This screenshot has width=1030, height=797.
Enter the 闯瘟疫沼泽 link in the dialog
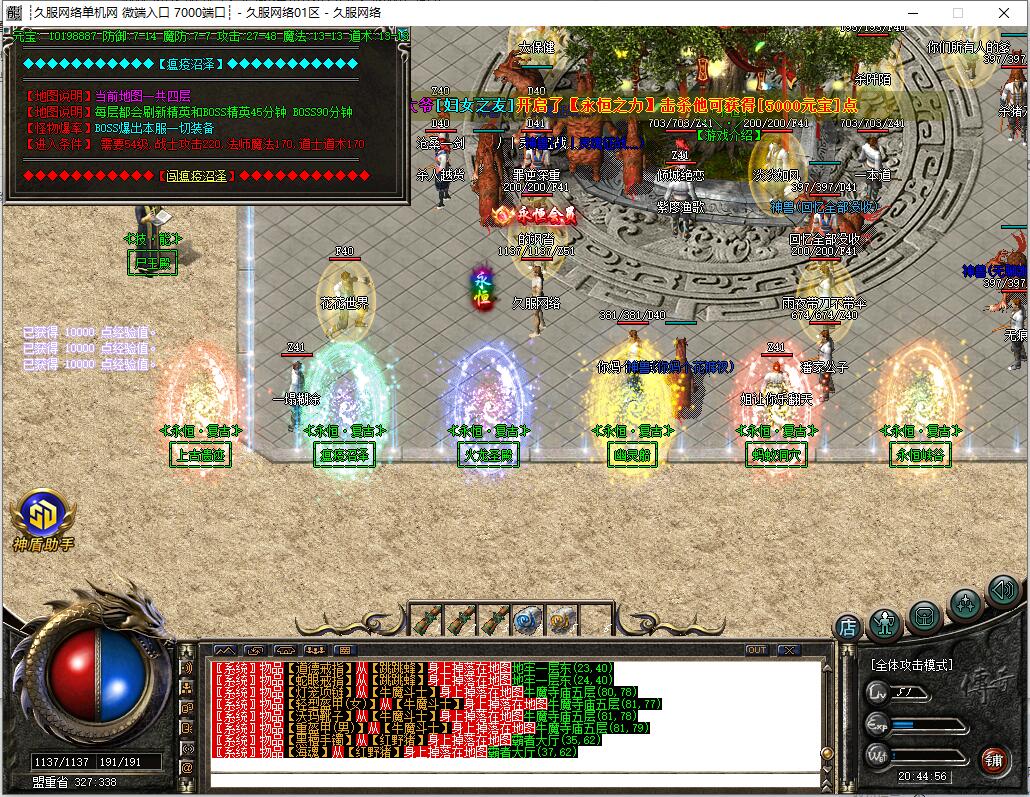point(196,176)
